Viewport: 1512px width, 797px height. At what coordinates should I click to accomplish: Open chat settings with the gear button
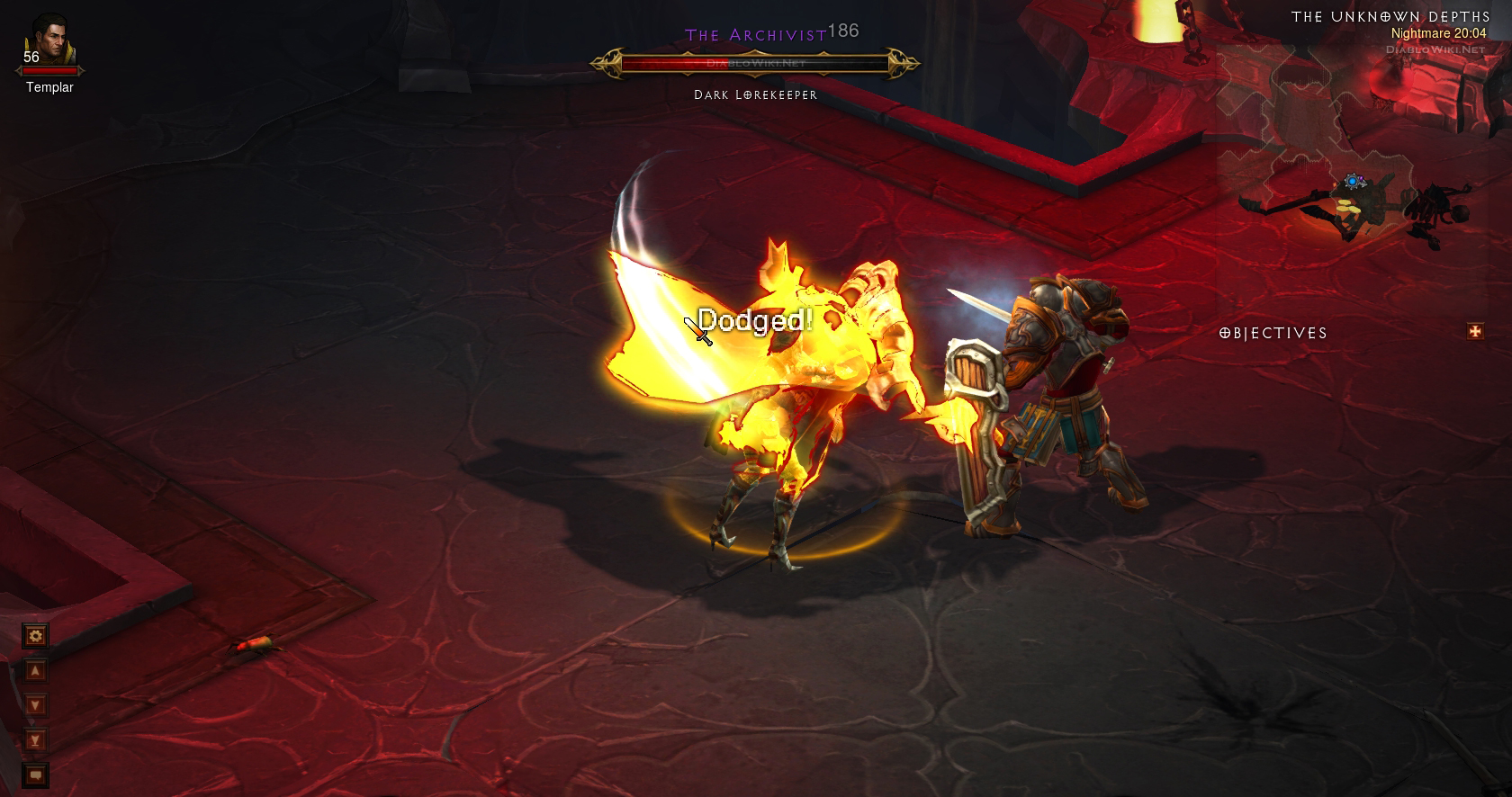pyautogui.click(x=36, y=637)
